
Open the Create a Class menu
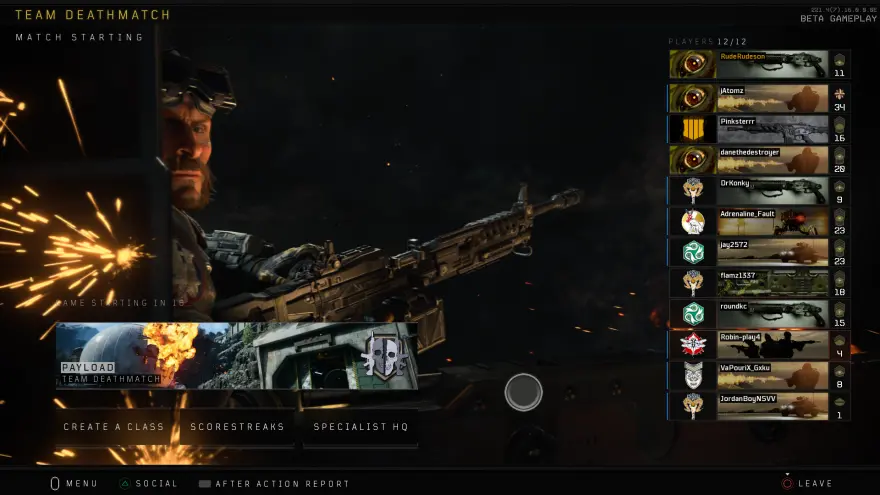[x=114, y=427]
